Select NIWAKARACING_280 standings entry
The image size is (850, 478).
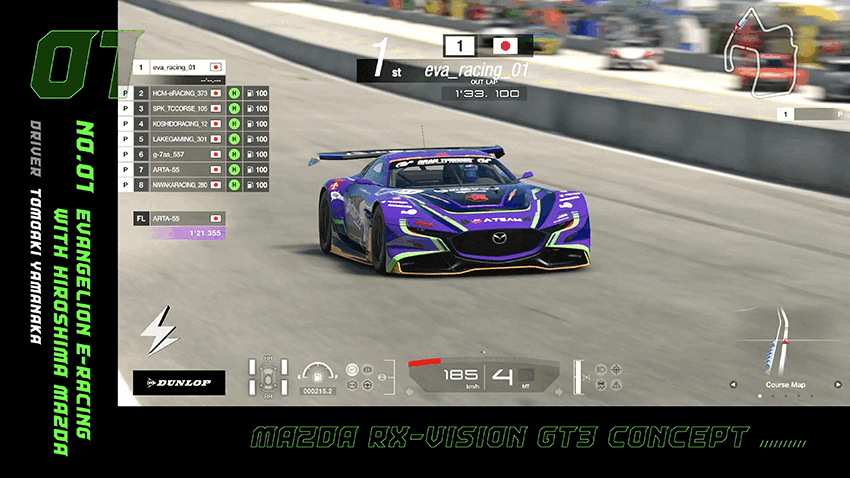click(x=178, y=185)
